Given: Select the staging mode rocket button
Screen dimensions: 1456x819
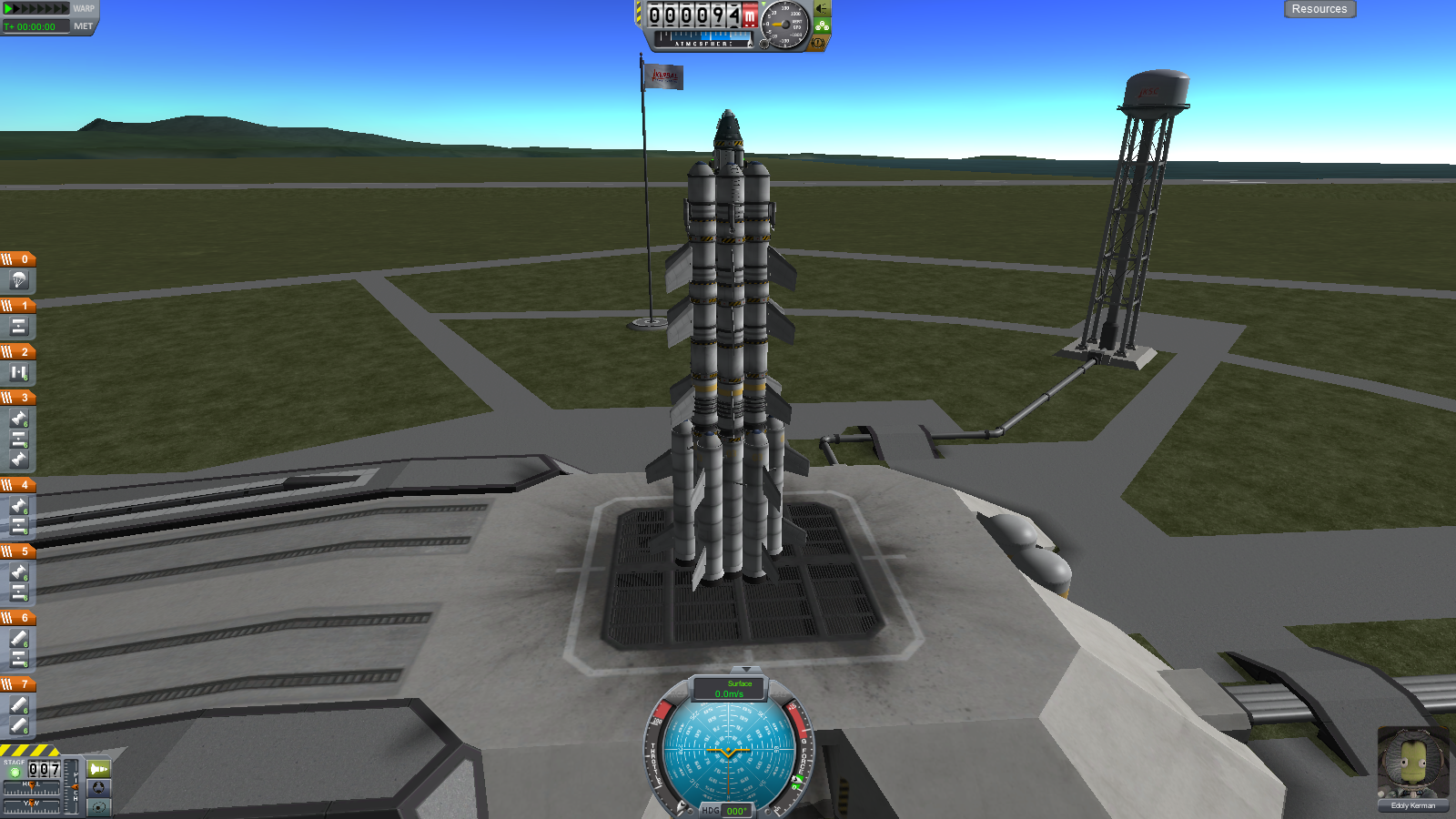Looking at the screenshot, I should pos(98,769).
